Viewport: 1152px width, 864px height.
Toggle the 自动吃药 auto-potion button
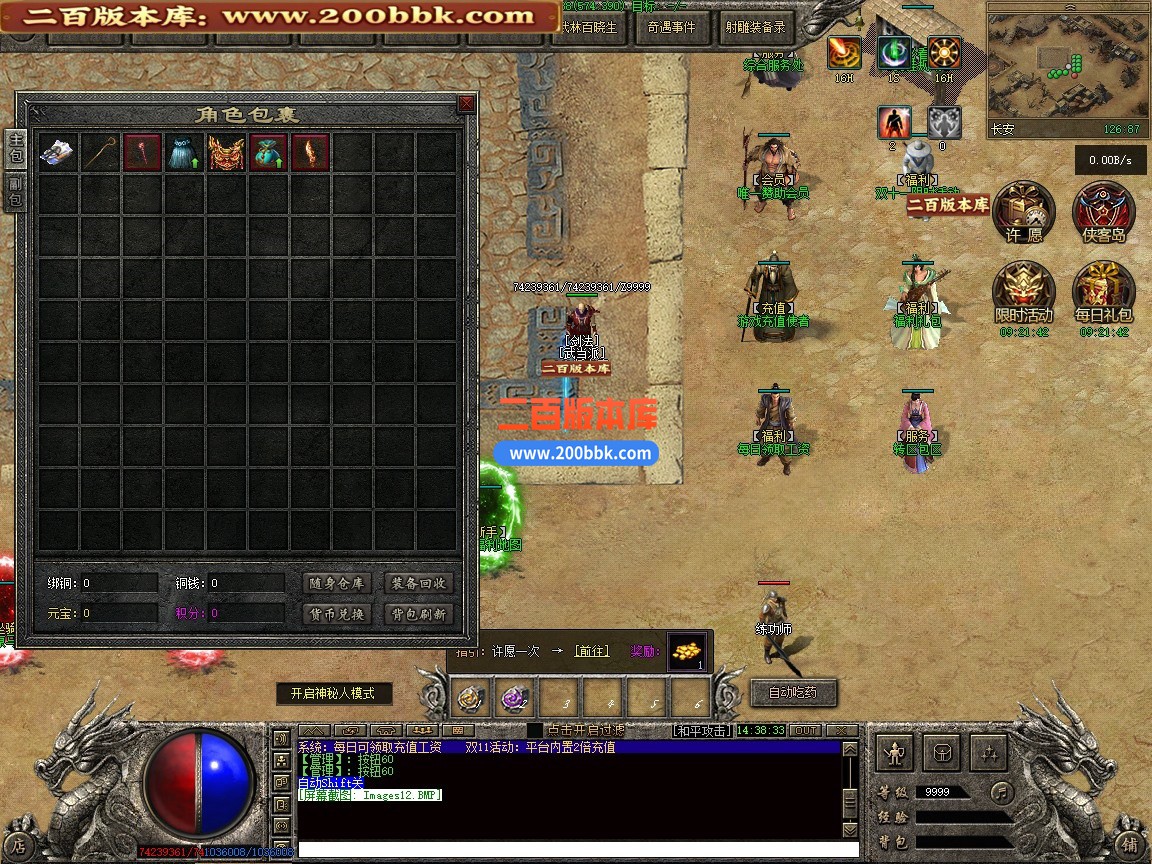point(792,692)
